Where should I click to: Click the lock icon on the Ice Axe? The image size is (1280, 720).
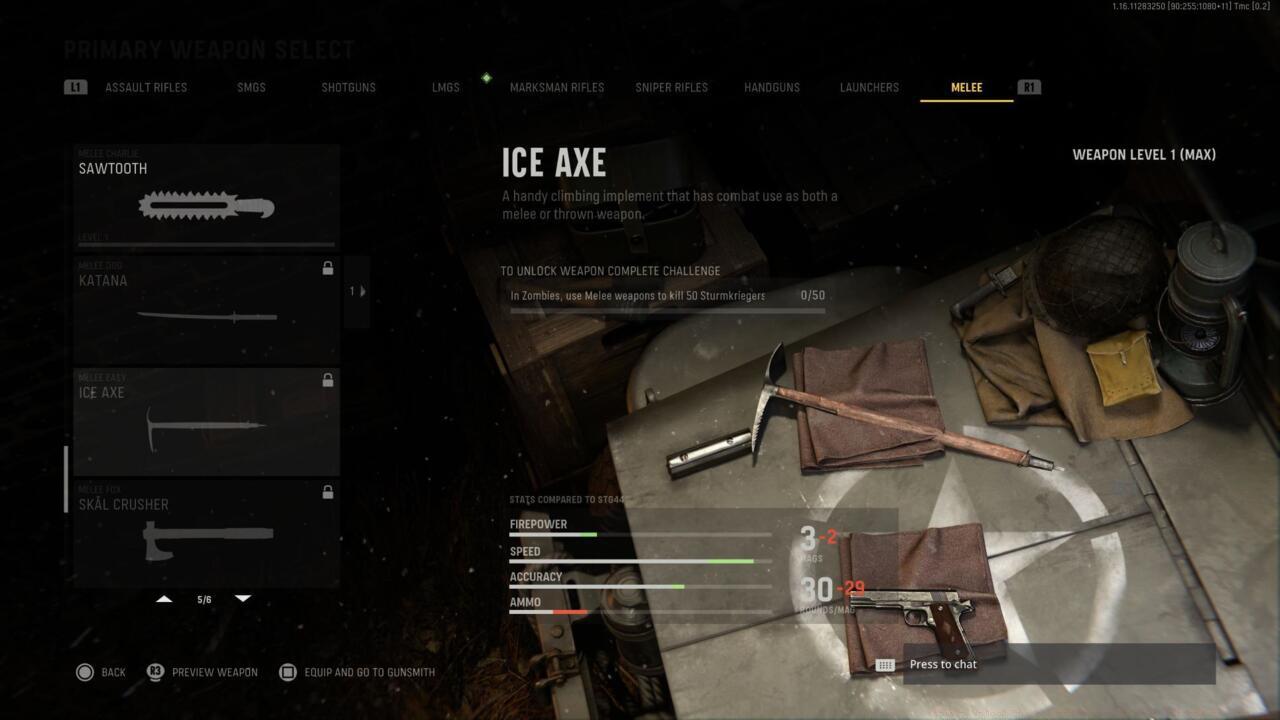coord(328,380)
